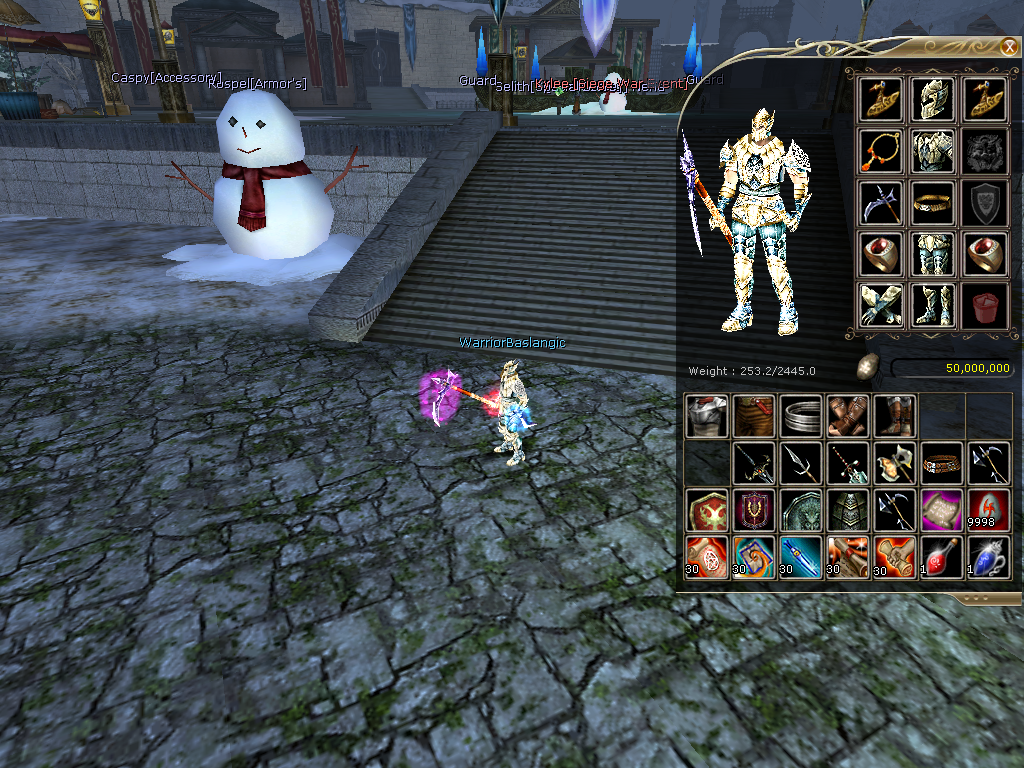Image resolution: width=1024 pixels, height=768 pixels.
Task: Click the equipped orange bead necklace
Action: pyautogui.click(x=881, y=151)
